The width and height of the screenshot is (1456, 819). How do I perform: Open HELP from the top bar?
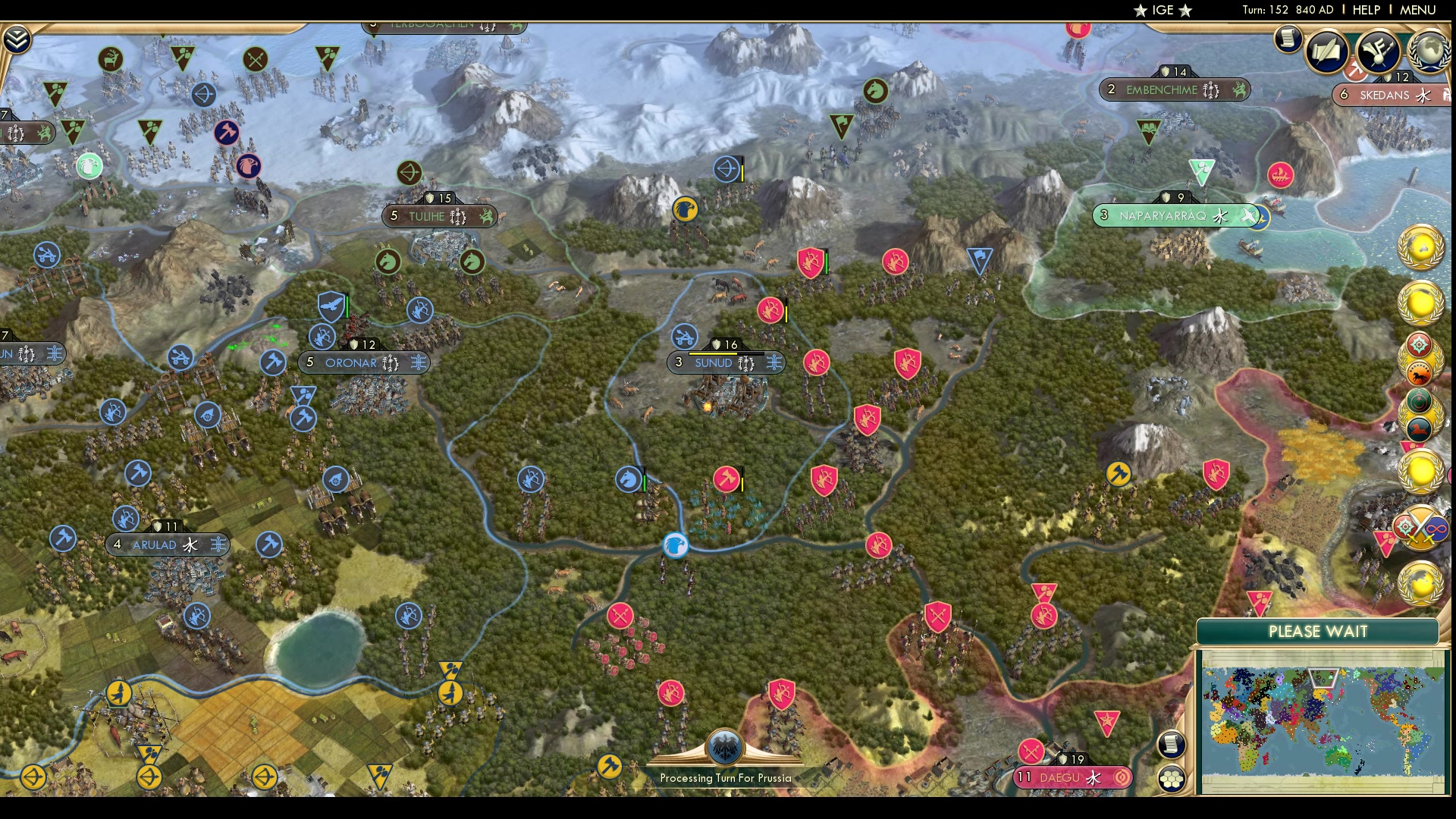tap(1367, 11)
